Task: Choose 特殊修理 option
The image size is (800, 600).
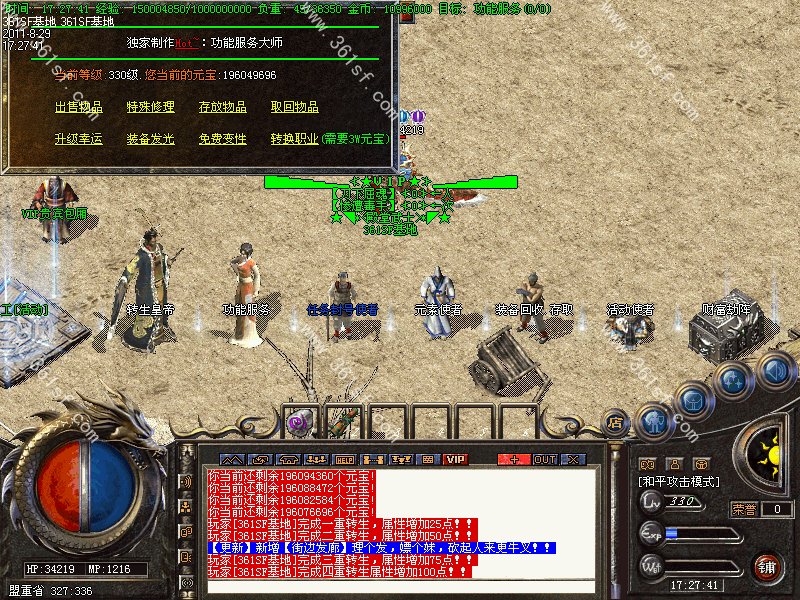Action: coord(150,107)
